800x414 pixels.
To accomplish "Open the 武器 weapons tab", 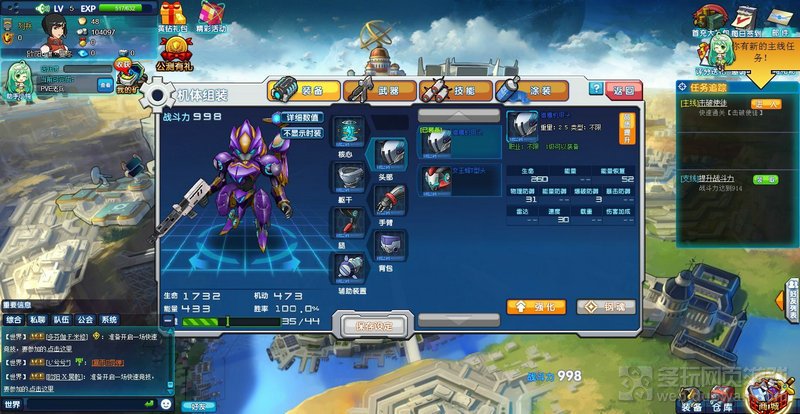I will (378, 90).
